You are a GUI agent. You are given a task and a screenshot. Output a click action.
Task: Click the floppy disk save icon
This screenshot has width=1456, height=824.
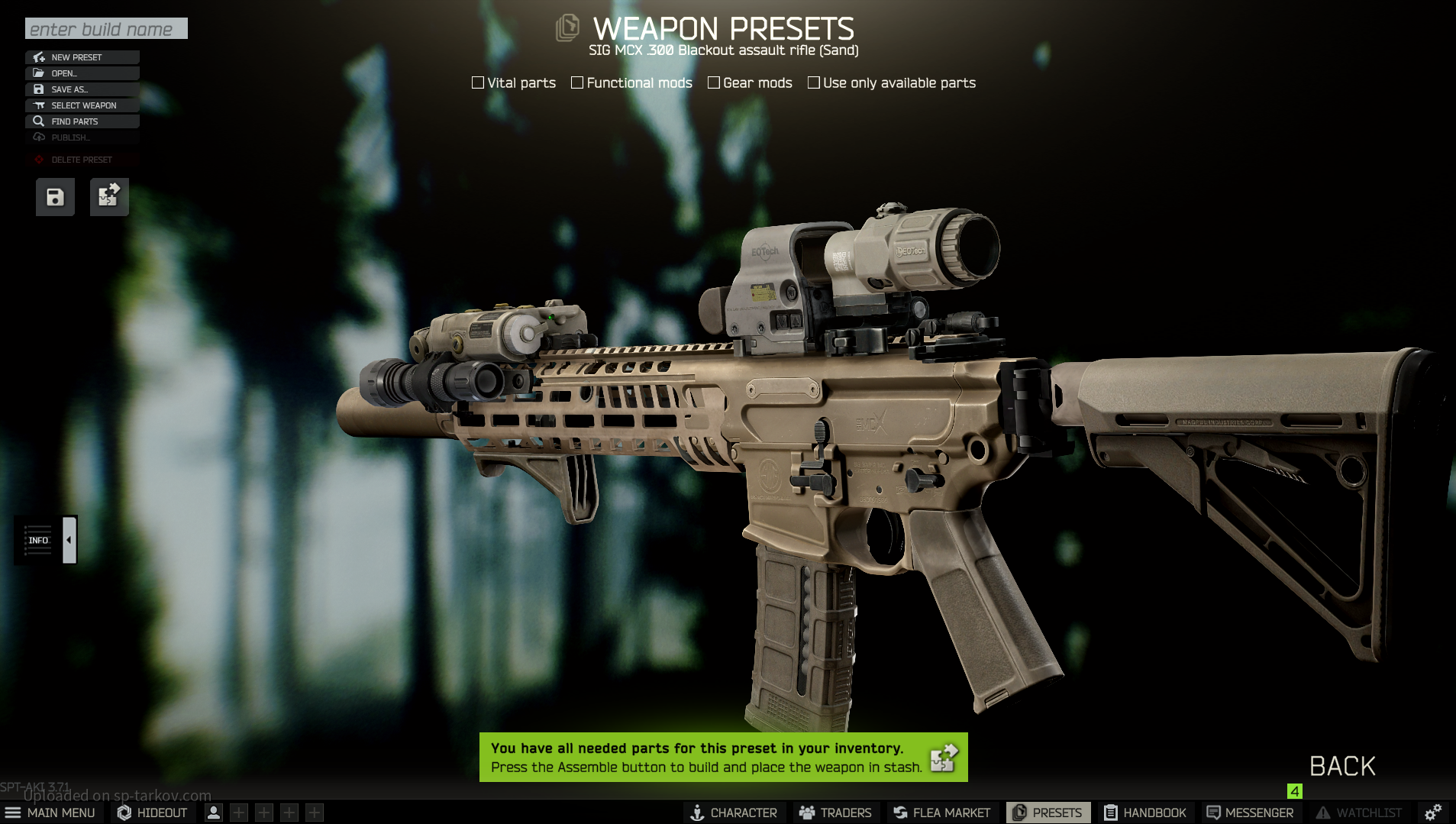(55, 198)
